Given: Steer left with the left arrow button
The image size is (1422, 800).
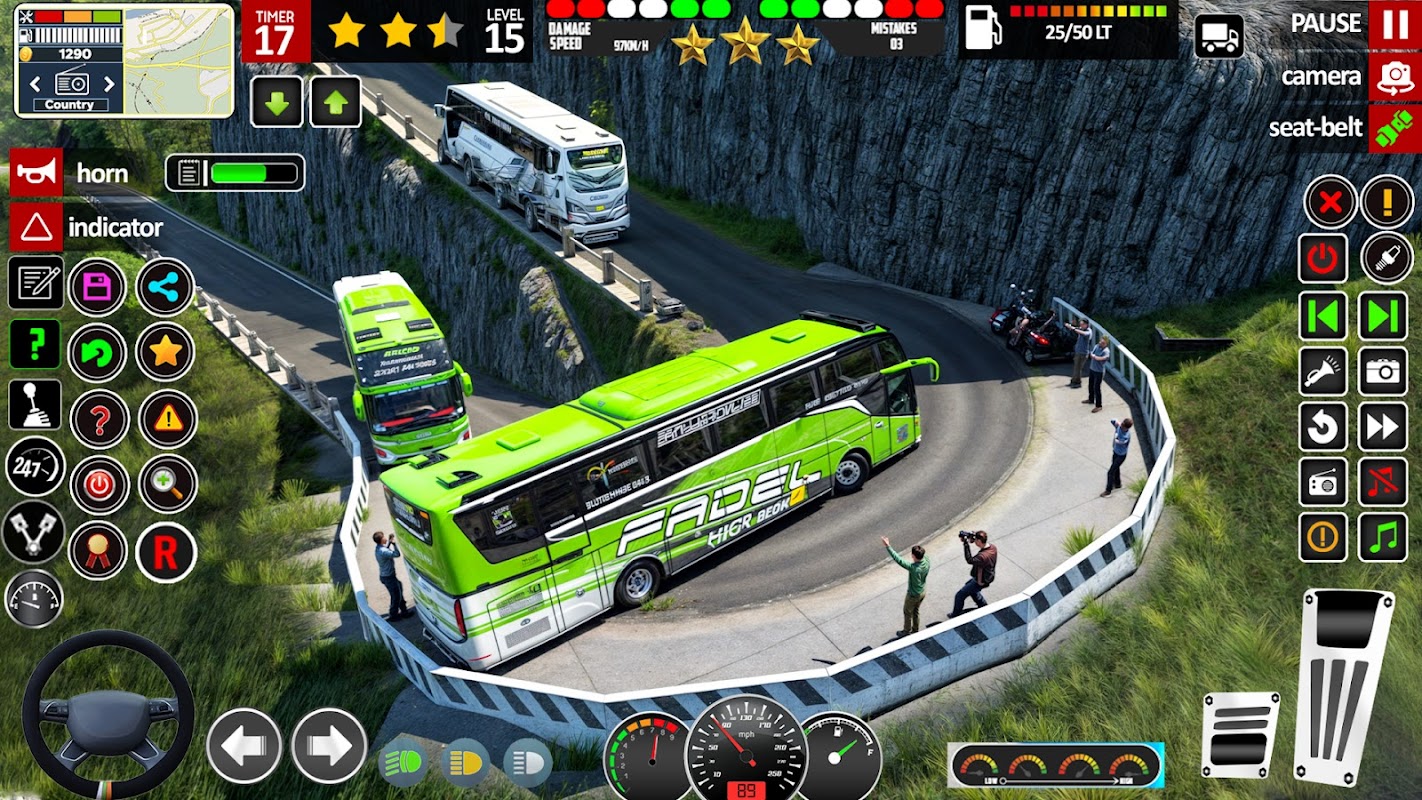Looking at the screenshot, I should tap(244, 746).
